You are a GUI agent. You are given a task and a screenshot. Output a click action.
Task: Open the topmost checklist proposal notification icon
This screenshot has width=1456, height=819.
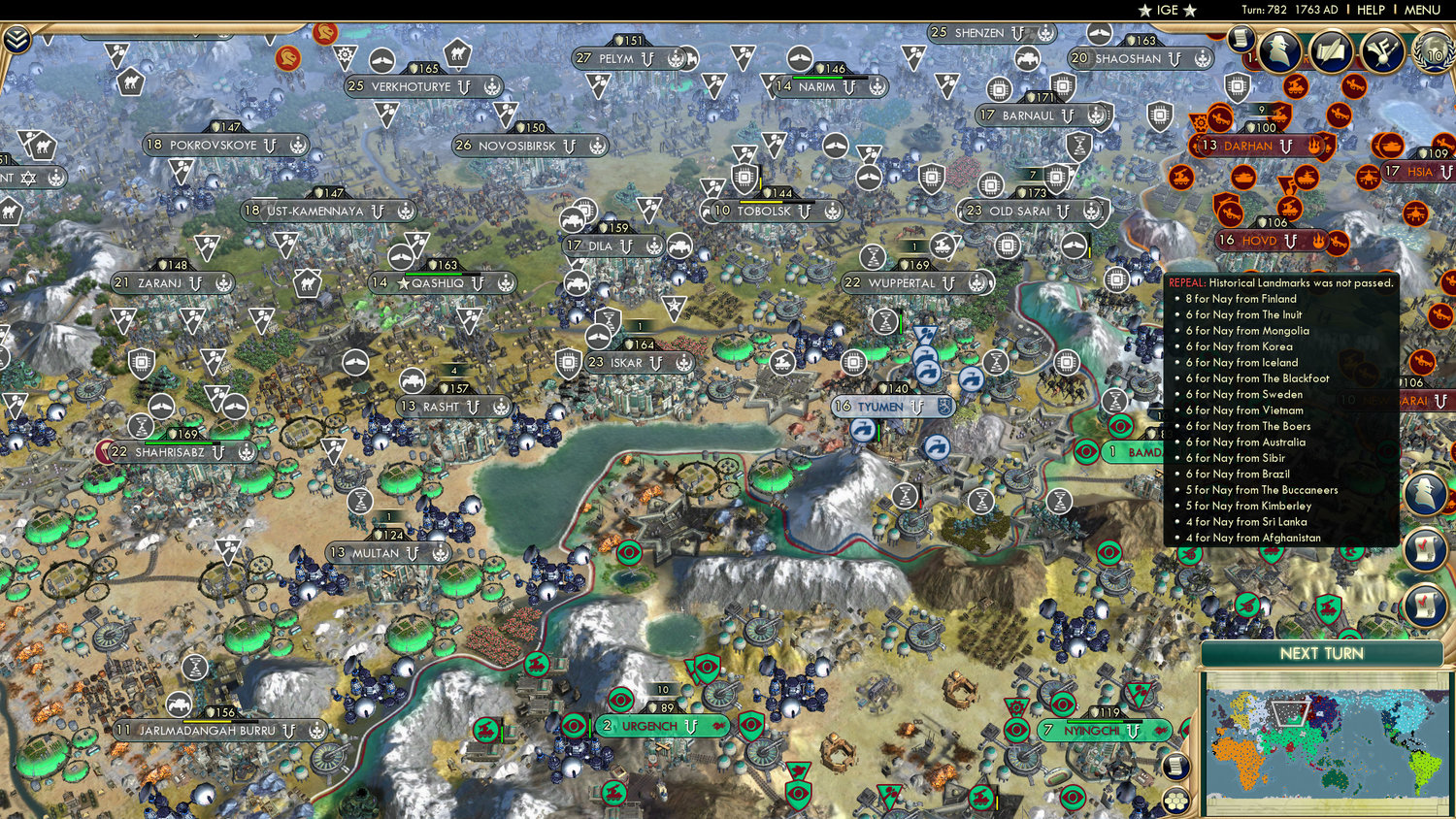(x=1427, y=548)
